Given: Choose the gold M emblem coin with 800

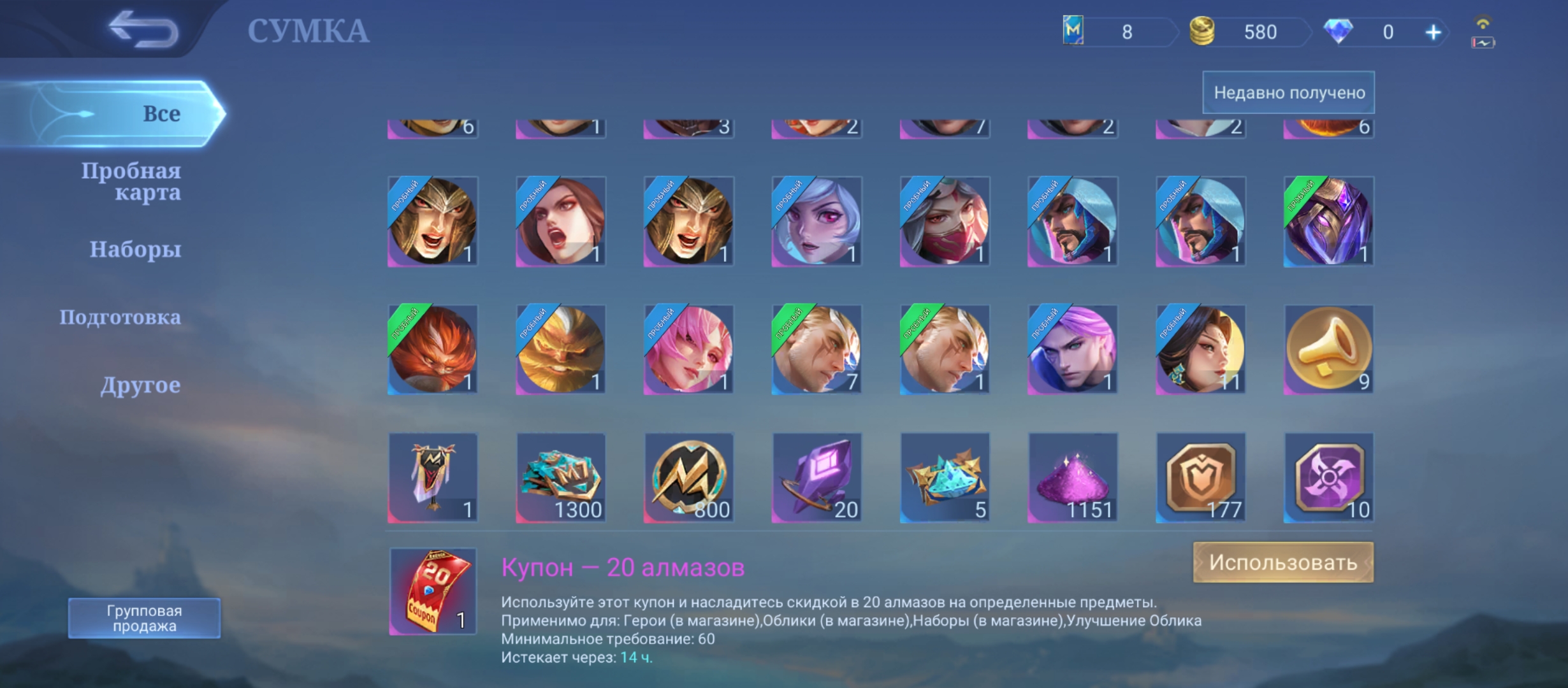Looking at the screenshot, I should tap(688, 478).
